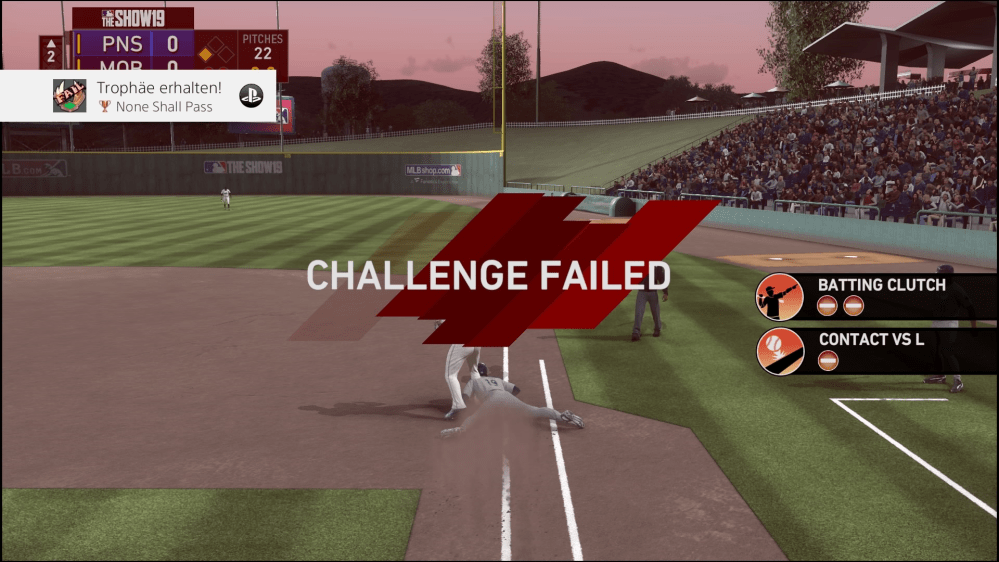999x562 pixels.
Task: Select the Batting Clutch attribute icon
Action: click(x=780, y=296)
